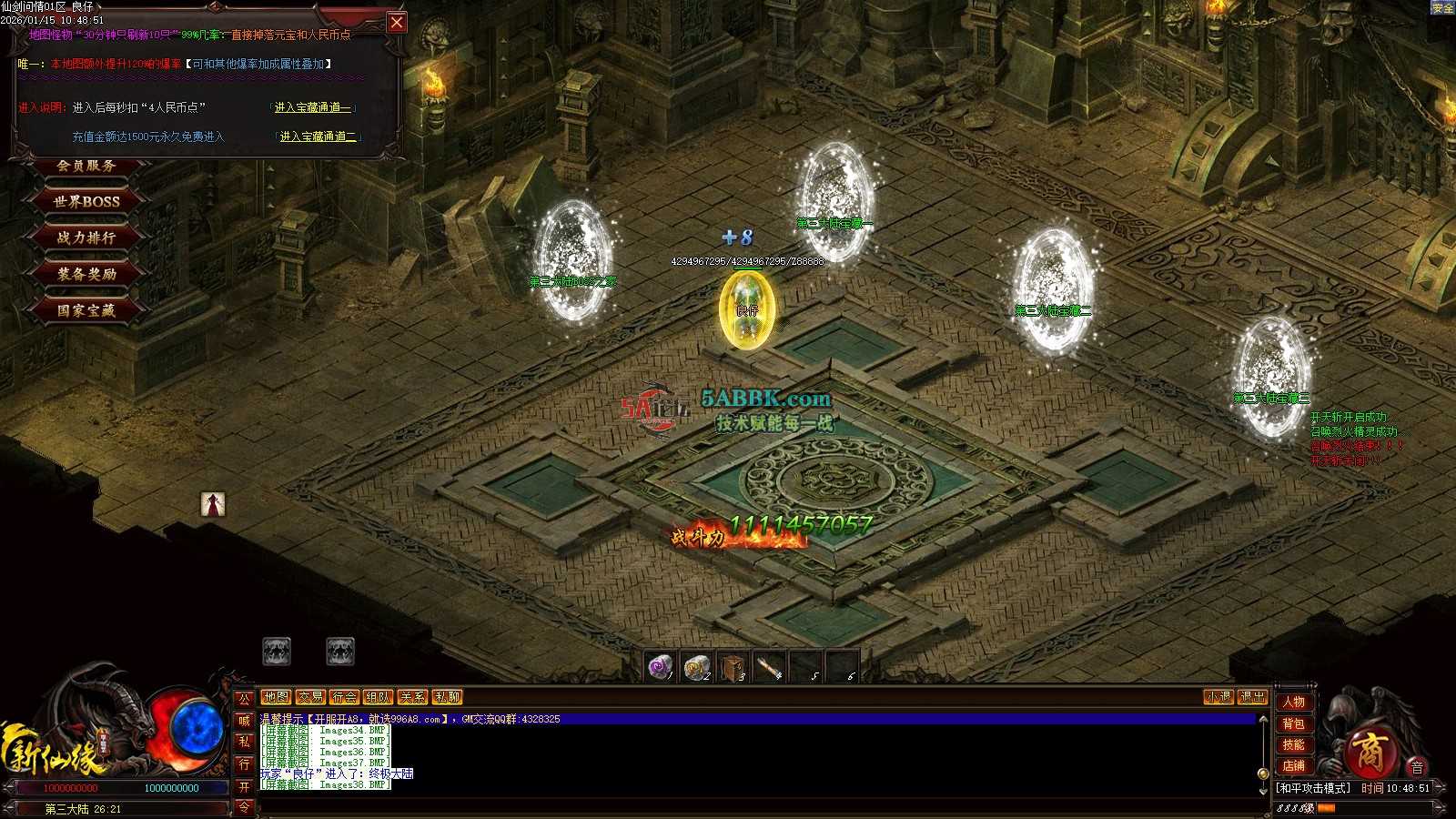
Task: Open the 人物 character sheet
Action: (x=1293, y=702)
